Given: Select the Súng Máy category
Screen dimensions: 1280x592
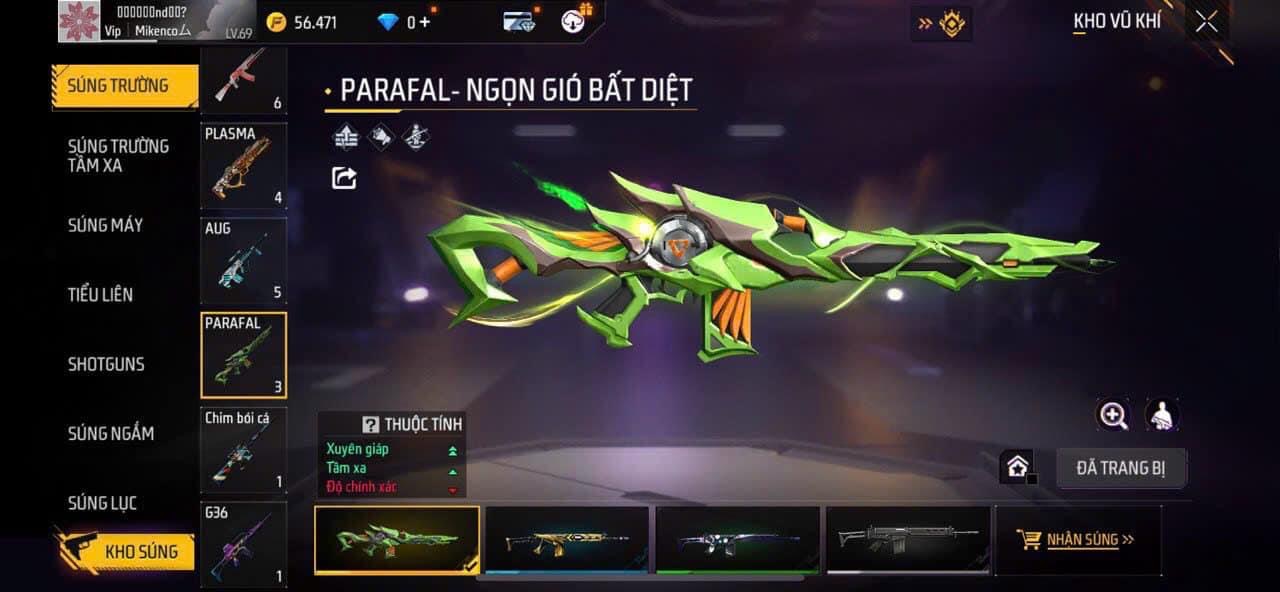Looking at the screenshot, I should [x=105, y=225].
